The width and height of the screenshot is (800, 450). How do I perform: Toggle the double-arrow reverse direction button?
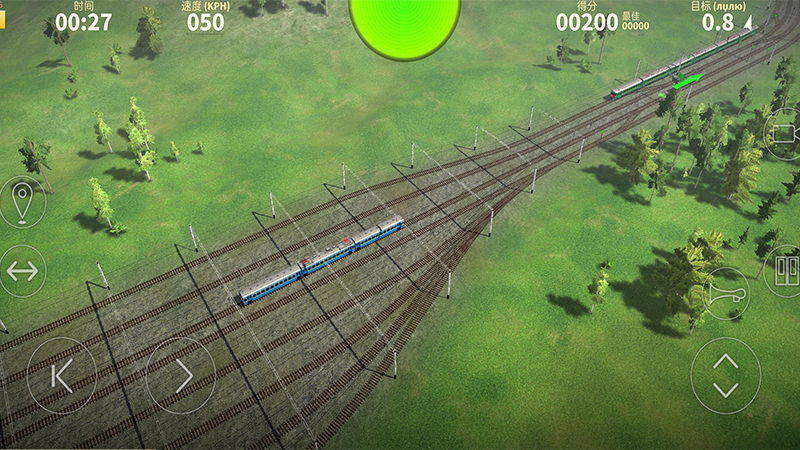[22, 270]
